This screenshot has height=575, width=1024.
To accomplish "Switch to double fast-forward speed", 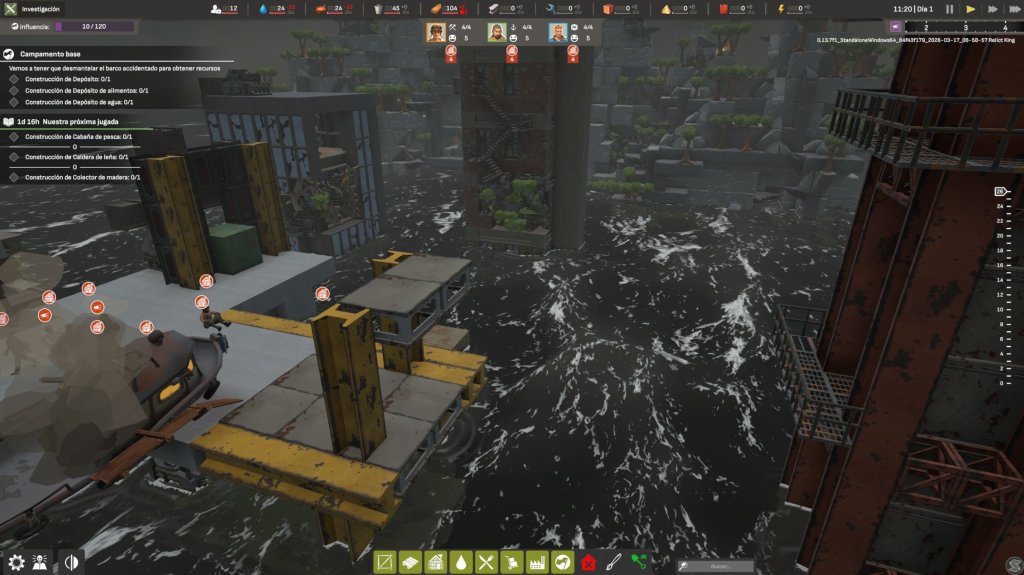I will [x=992, y=9].
